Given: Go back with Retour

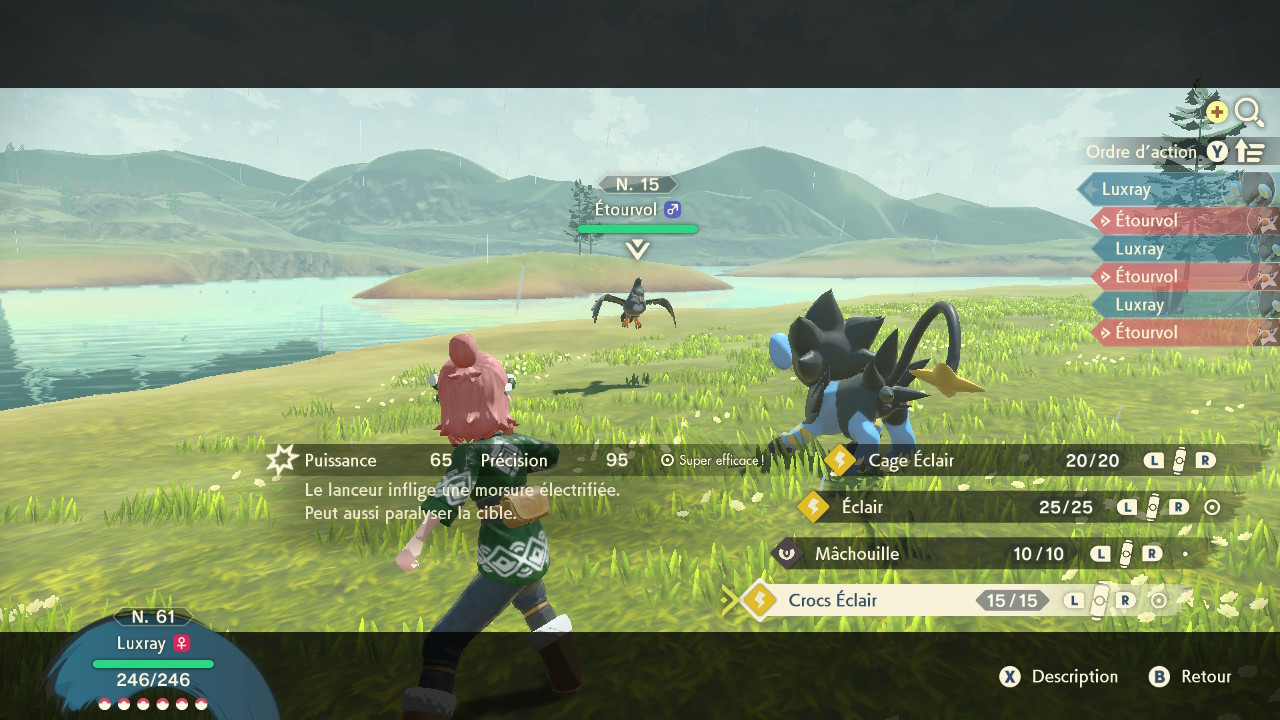Looking at the screenshot, I should pos(1191,677).
